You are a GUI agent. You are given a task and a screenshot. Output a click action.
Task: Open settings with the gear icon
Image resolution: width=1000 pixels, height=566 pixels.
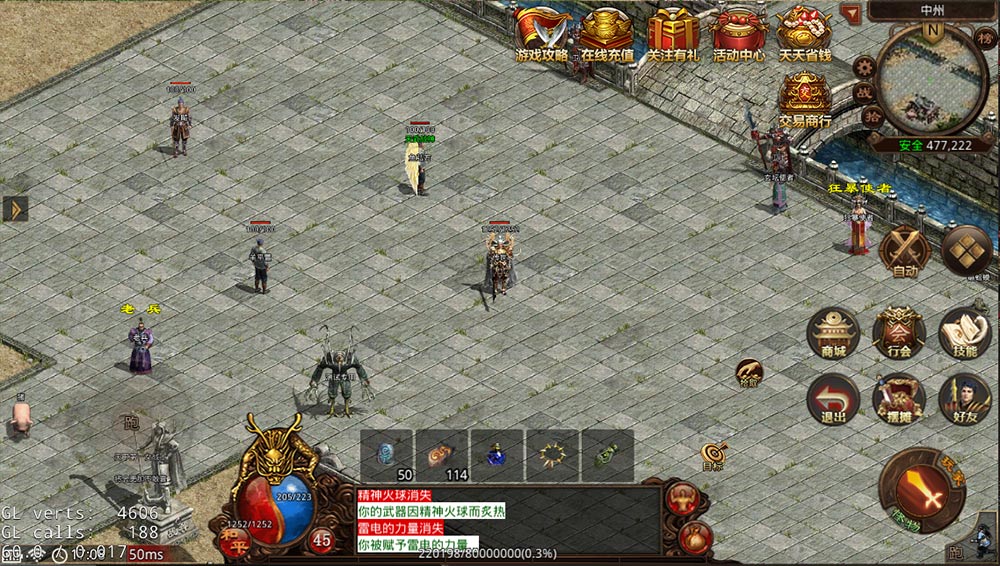pos(866,68)
